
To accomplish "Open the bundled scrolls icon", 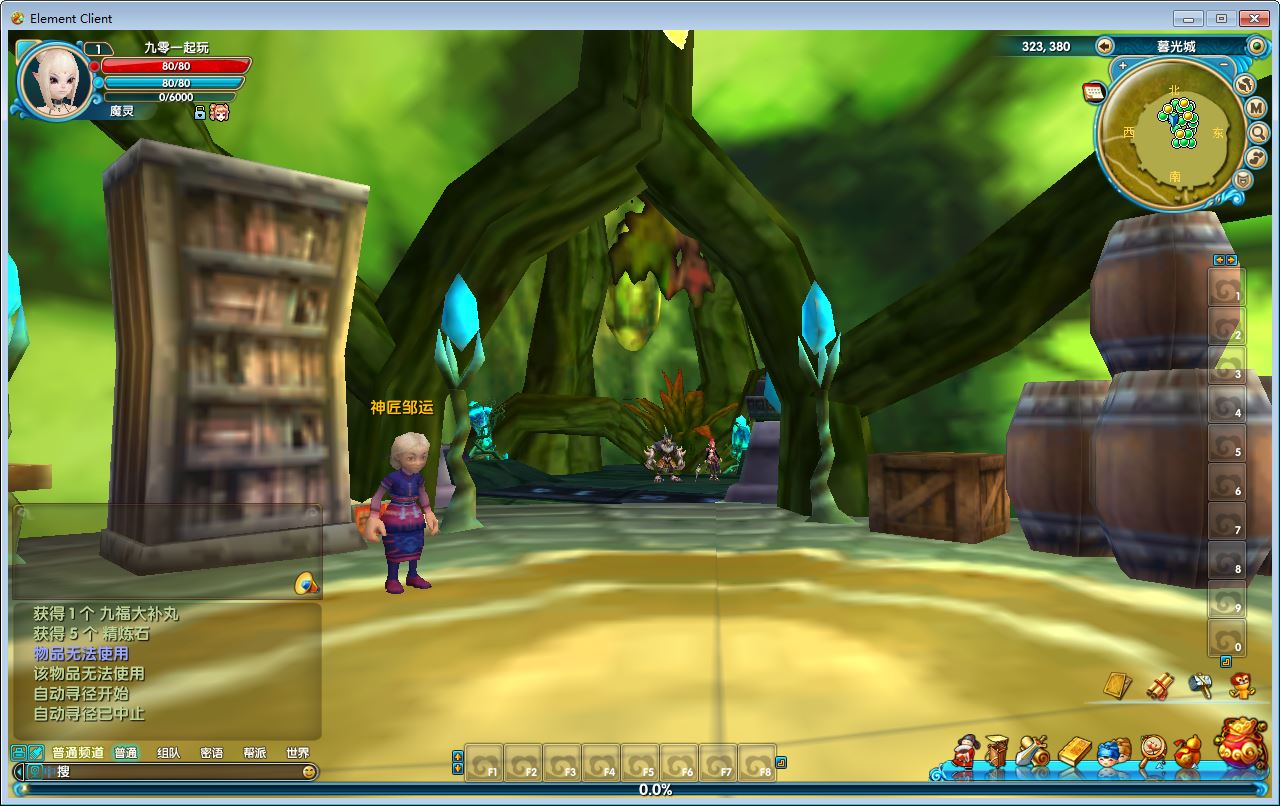I will point(1159,686).
